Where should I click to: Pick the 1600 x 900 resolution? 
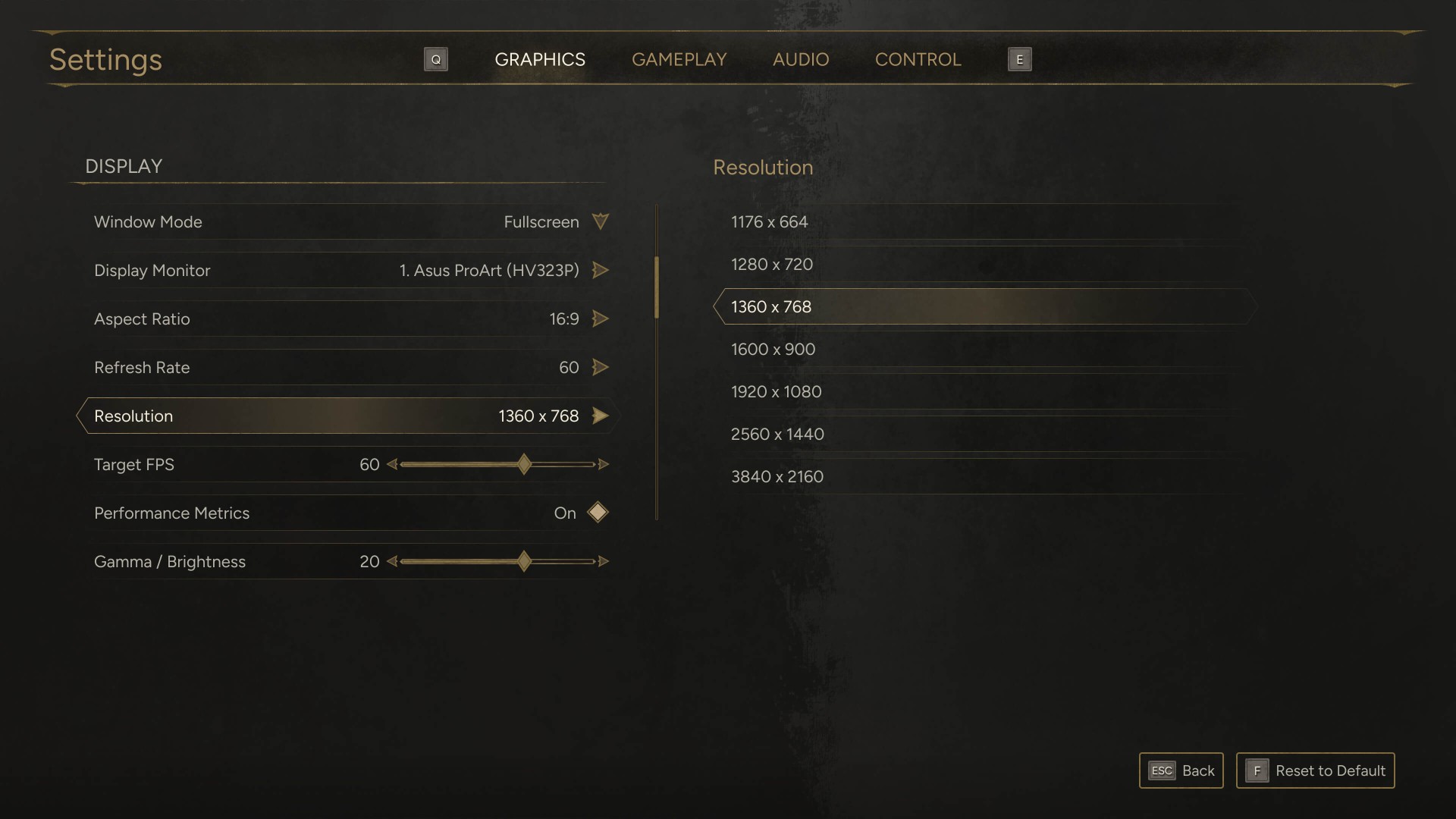click(773, 349)
